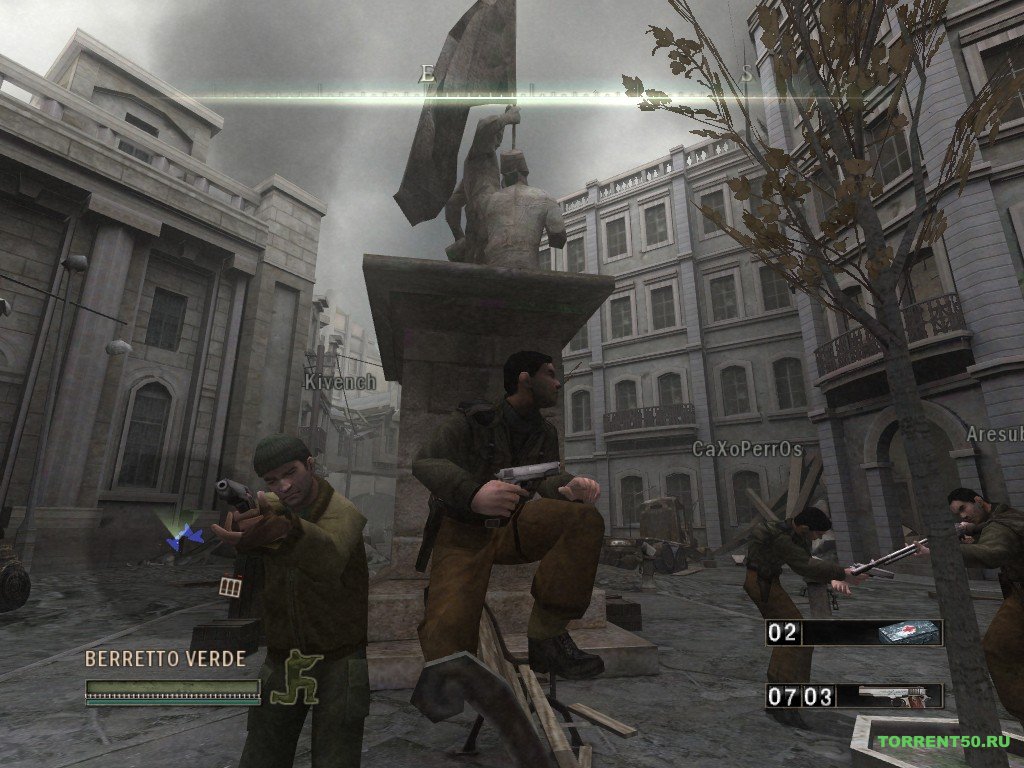Click the blue objective marker arrow
Viewport: 1024px width, 768px height.
coord(186,538)
